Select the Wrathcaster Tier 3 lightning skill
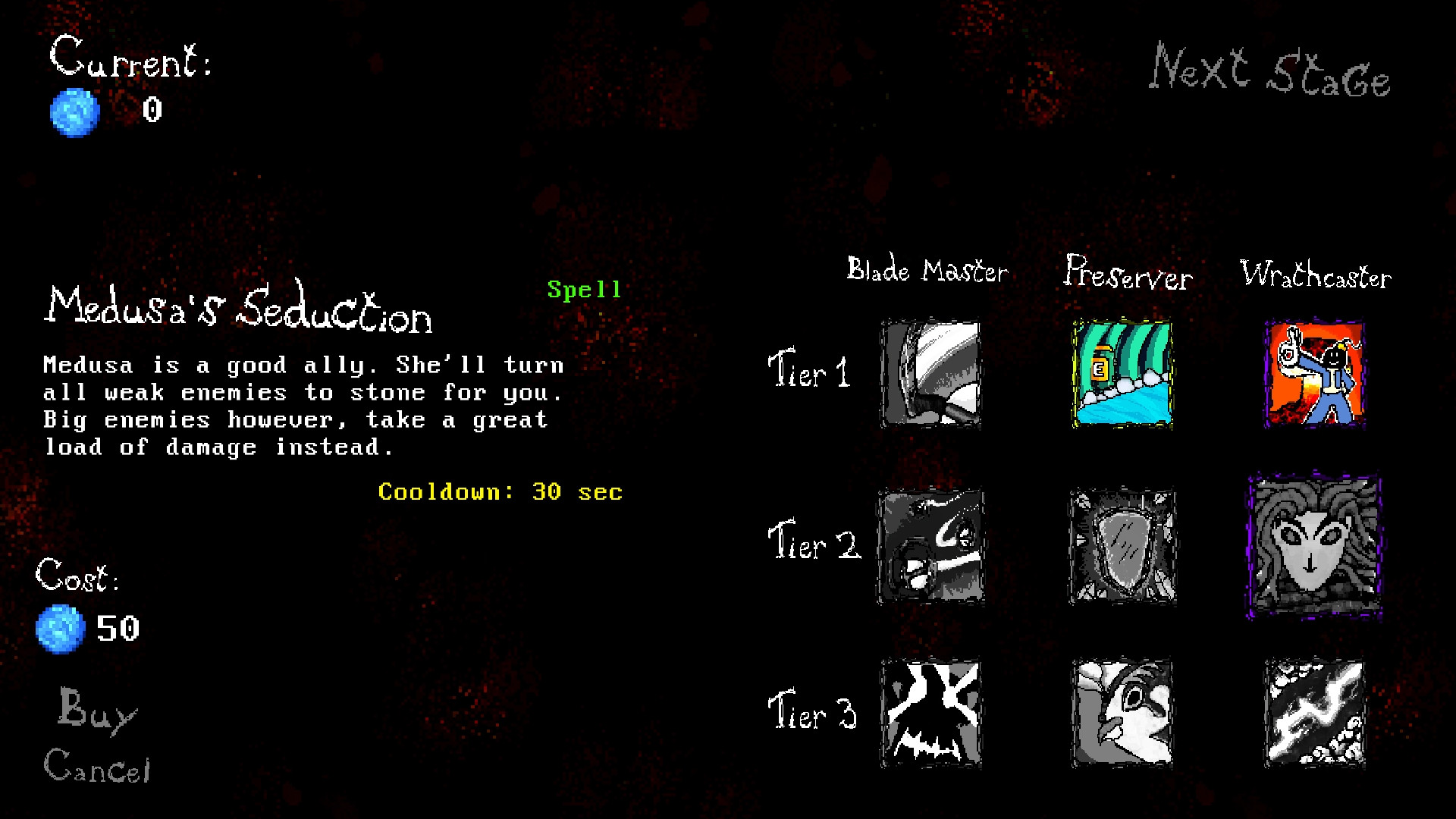 [x=1313, y=714]
